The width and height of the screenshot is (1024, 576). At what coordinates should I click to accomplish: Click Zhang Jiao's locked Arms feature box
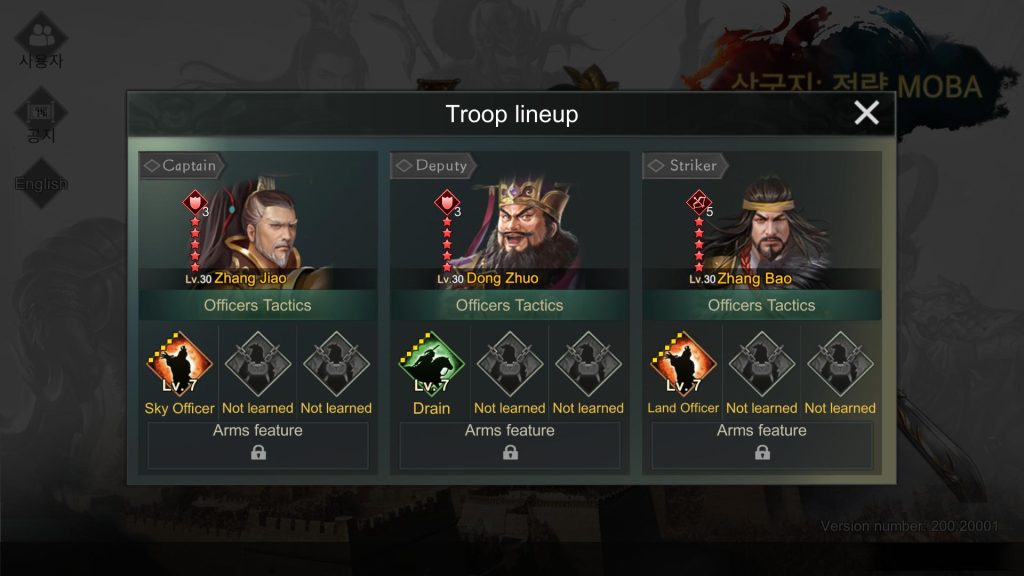258,445
